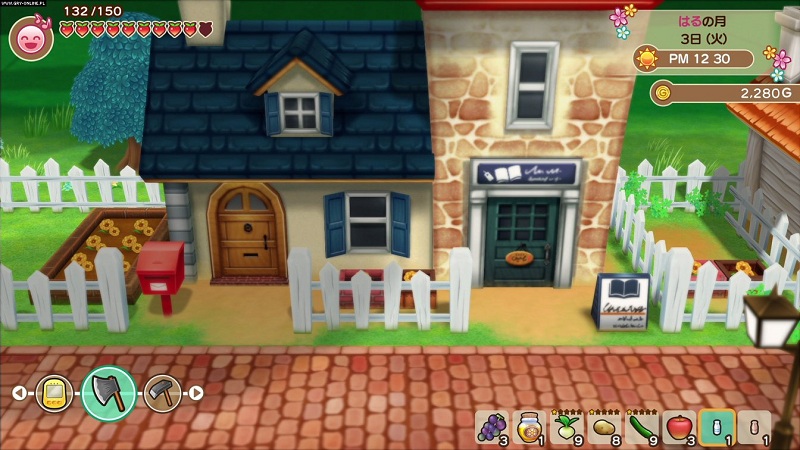Choose the yellow handheld device tool
Viewport: 800px width, 450px height.
point(55,393)
